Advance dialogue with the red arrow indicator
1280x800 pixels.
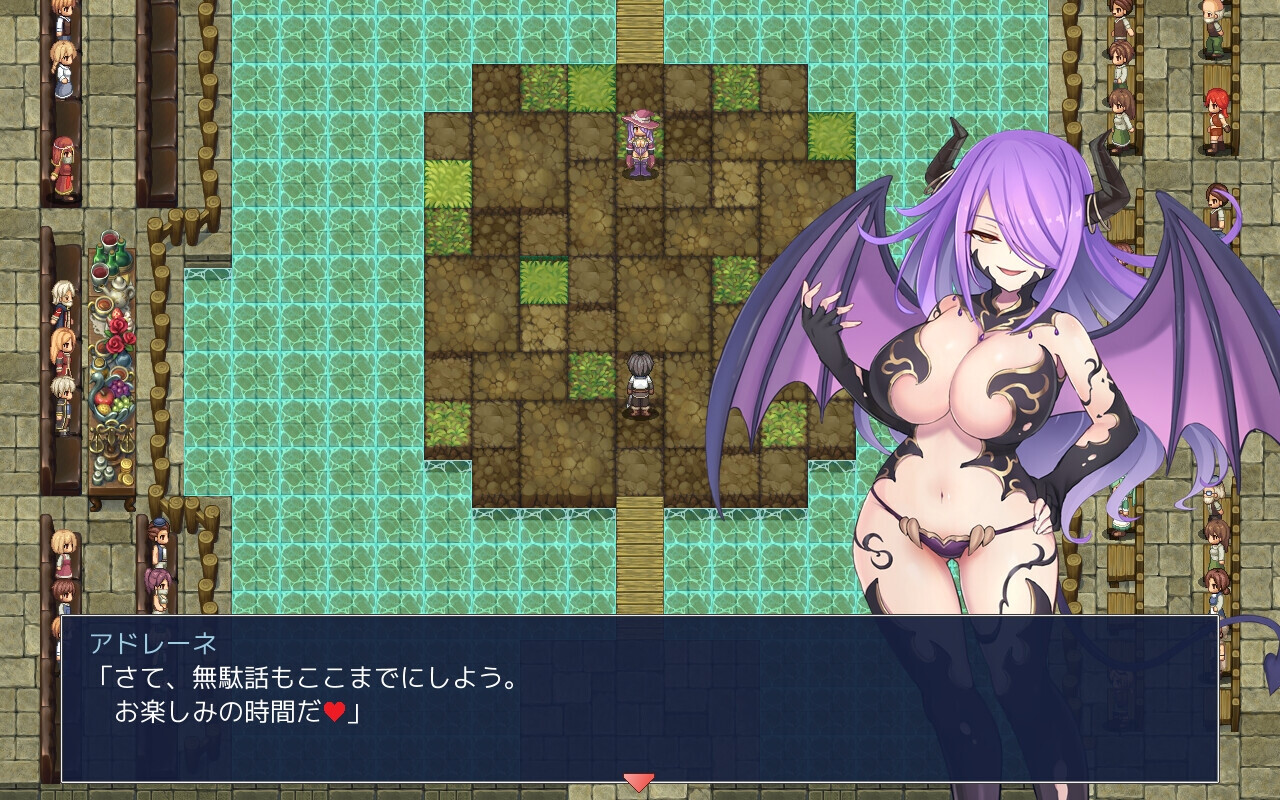pos(638,782)
